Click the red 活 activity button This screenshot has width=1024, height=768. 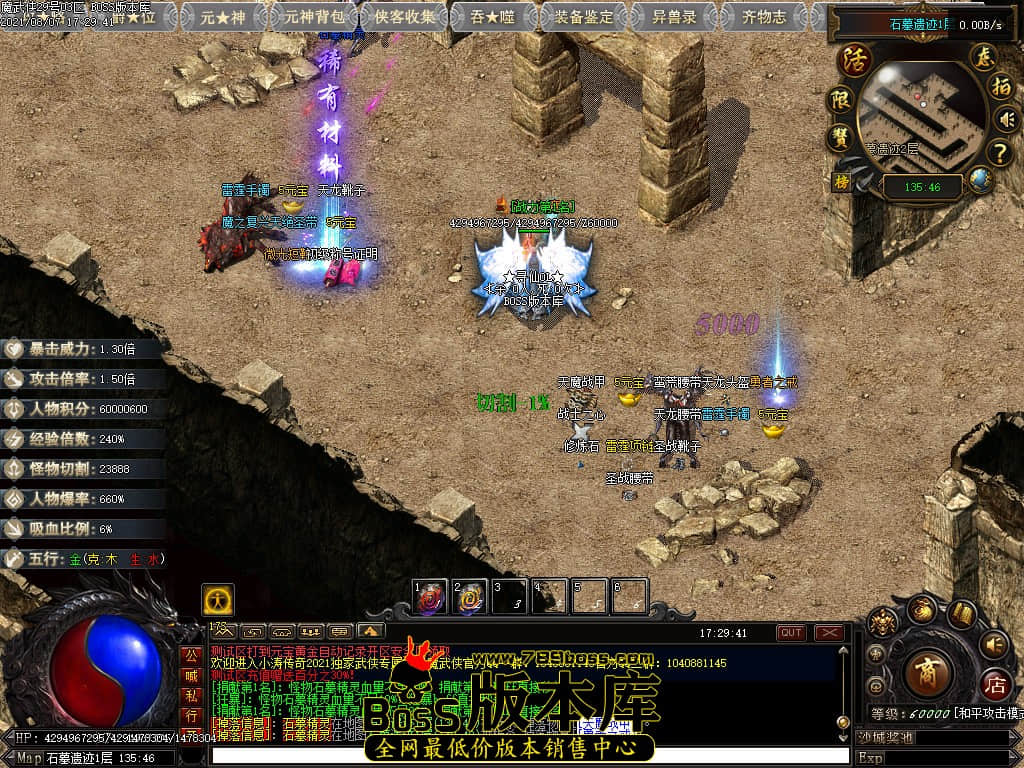(x=855, y=59)
